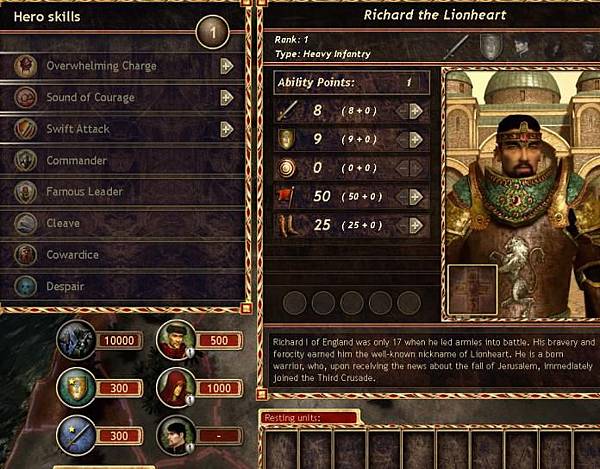600x469 pixels.
Task: Add a point to Sound of Courage
Action: (x=227, y=98)
